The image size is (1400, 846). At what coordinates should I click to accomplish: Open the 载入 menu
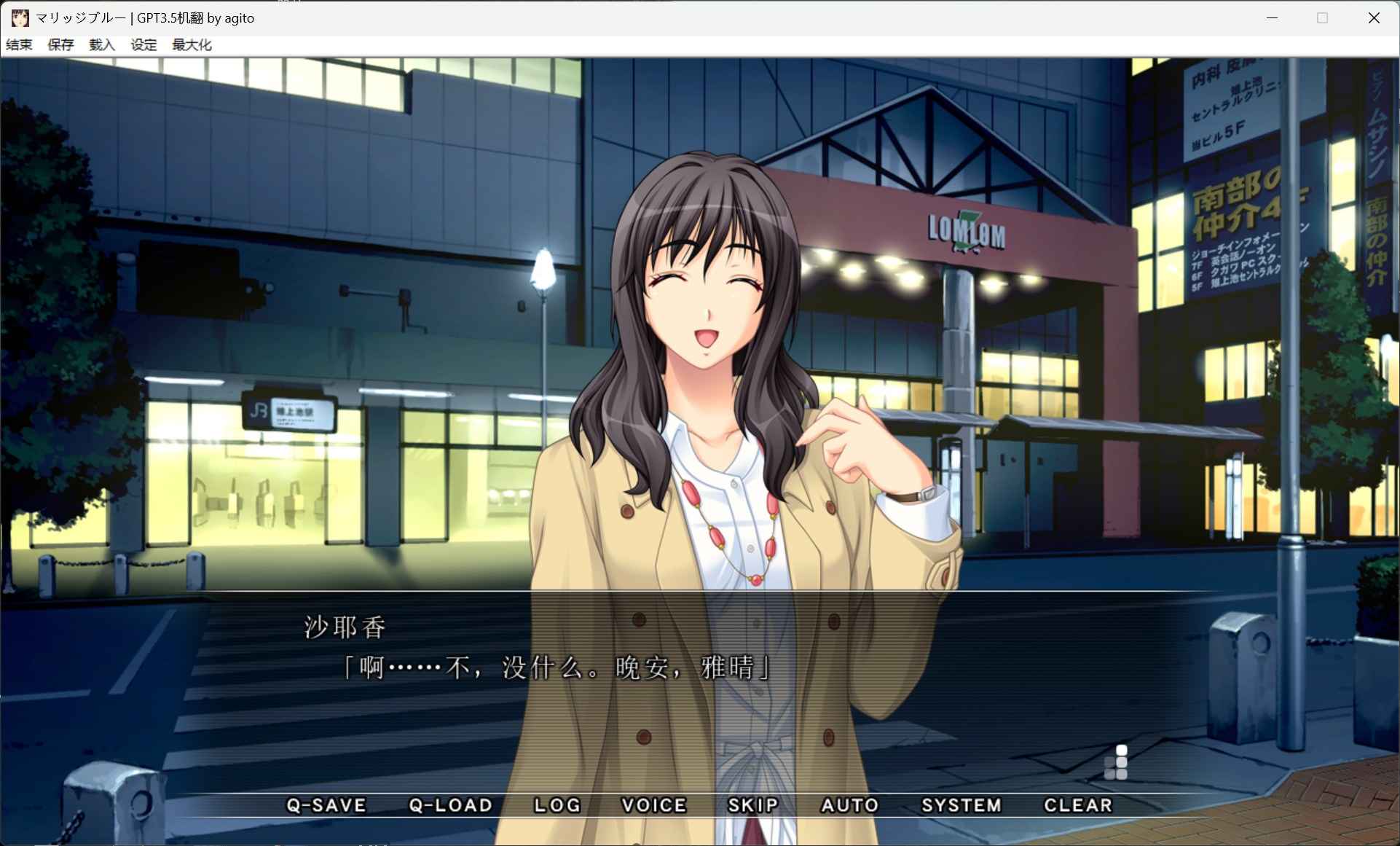point(103,45)
